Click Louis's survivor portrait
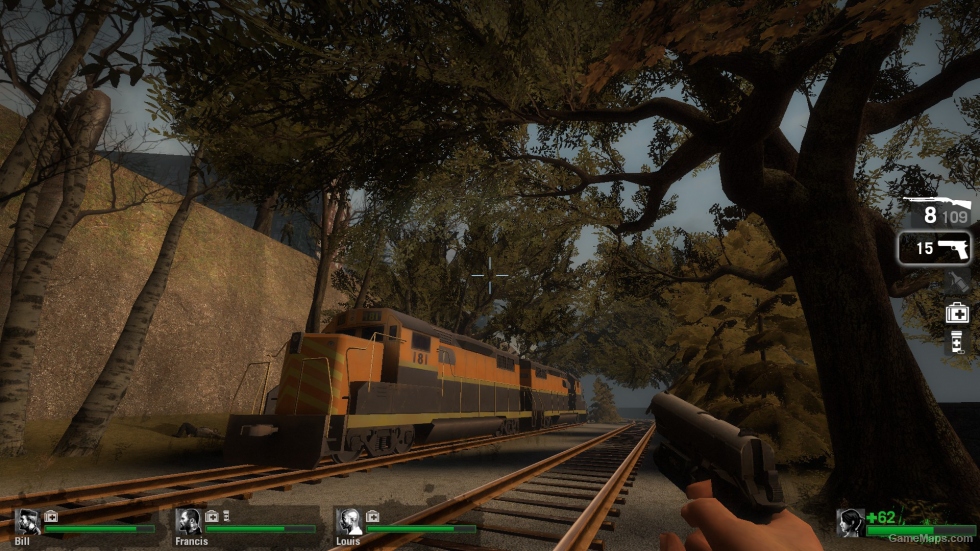This screenshot has height=551, width=980. pos(349,520)
